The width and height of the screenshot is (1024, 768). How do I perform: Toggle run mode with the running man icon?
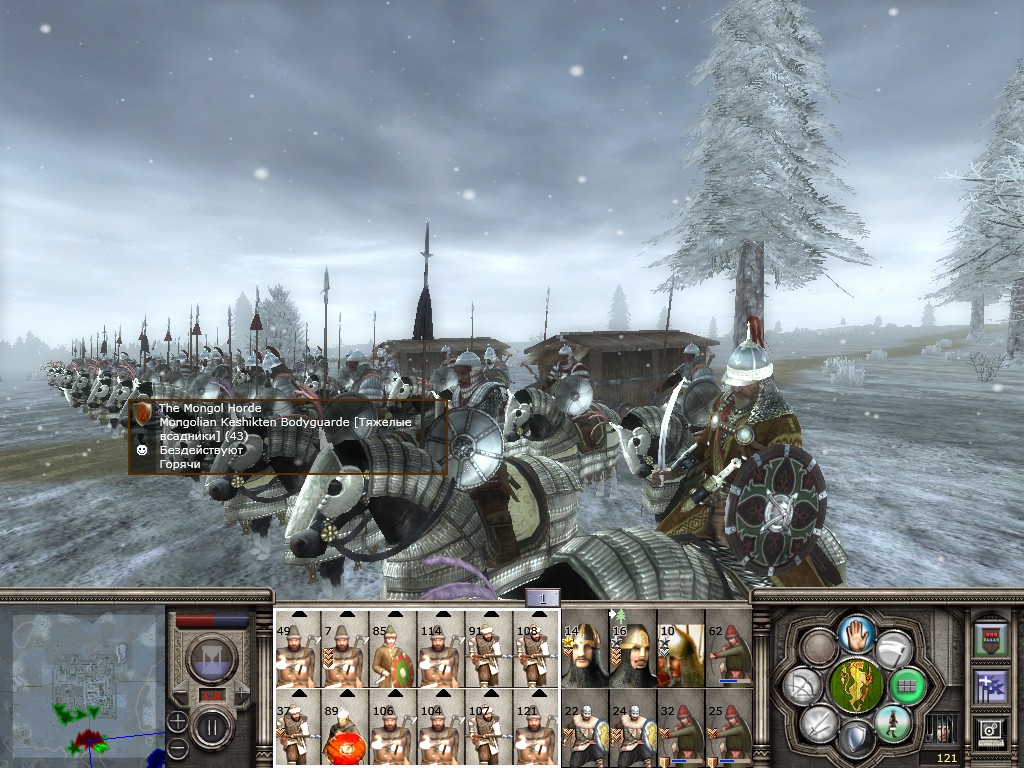pyautogui.click(x=891, y=723)
